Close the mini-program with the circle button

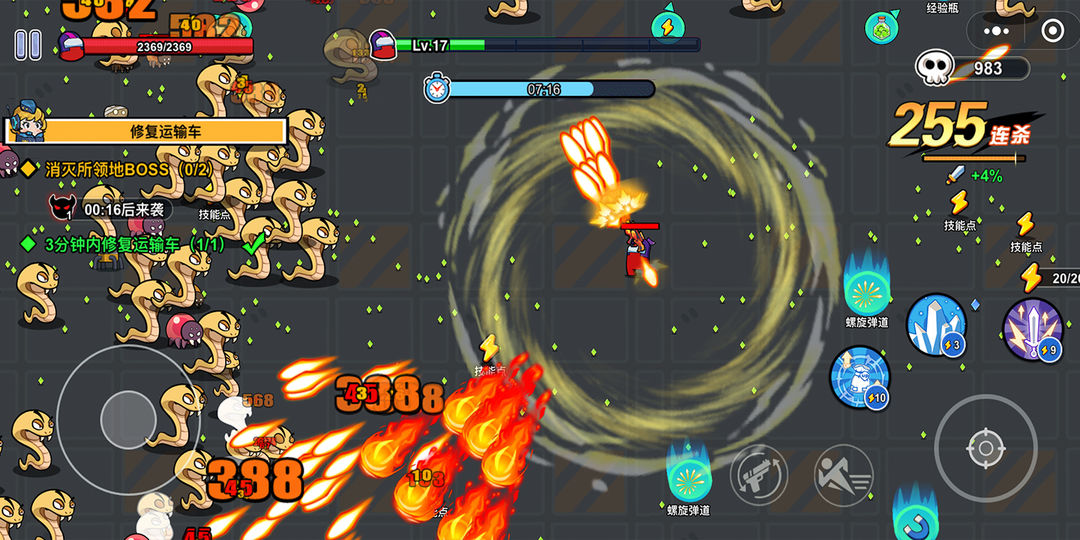pyautogui.click(x=1050, y=30)
